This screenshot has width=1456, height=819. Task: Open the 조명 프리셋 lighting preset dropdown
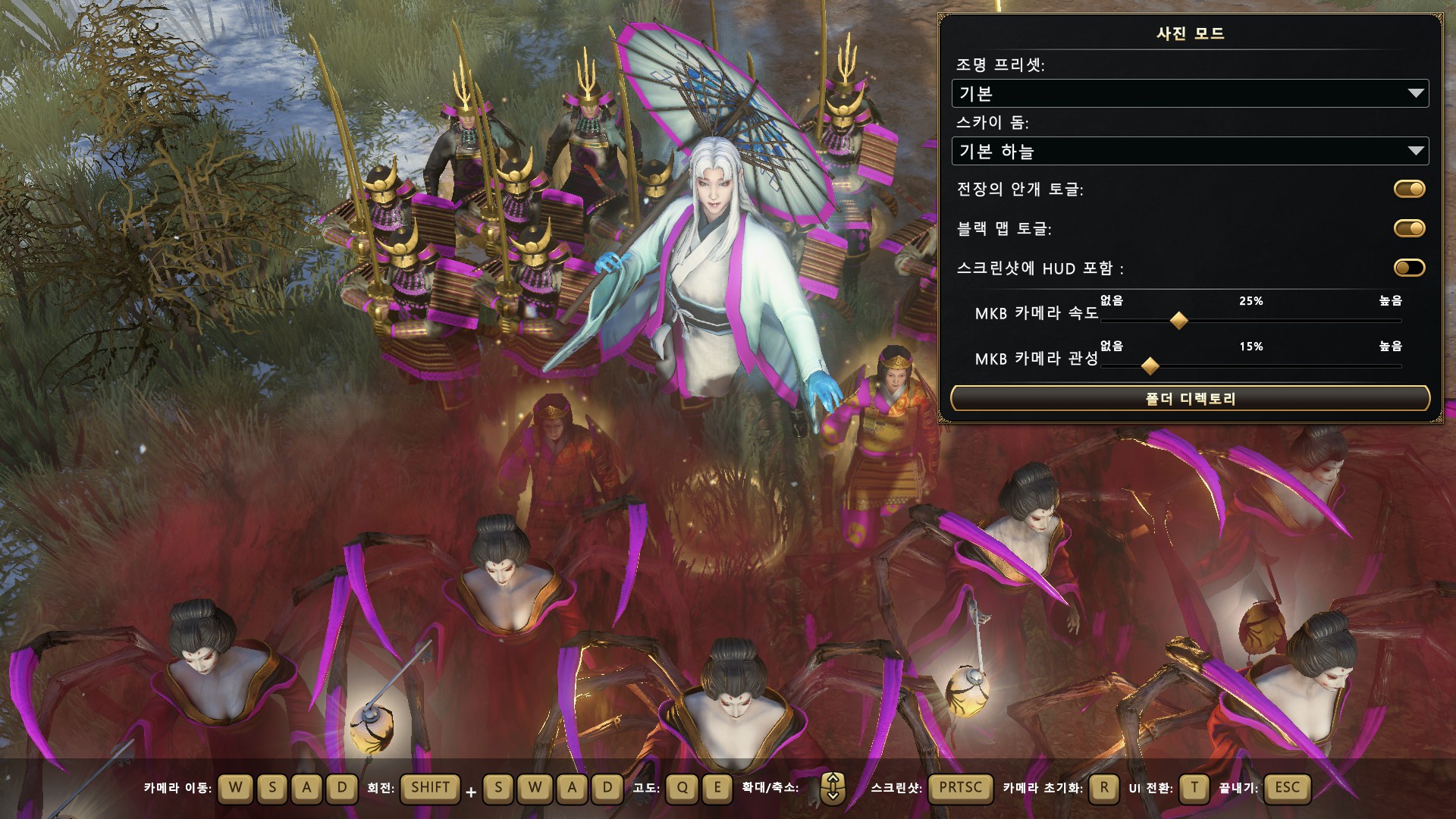coord(1189,93)
